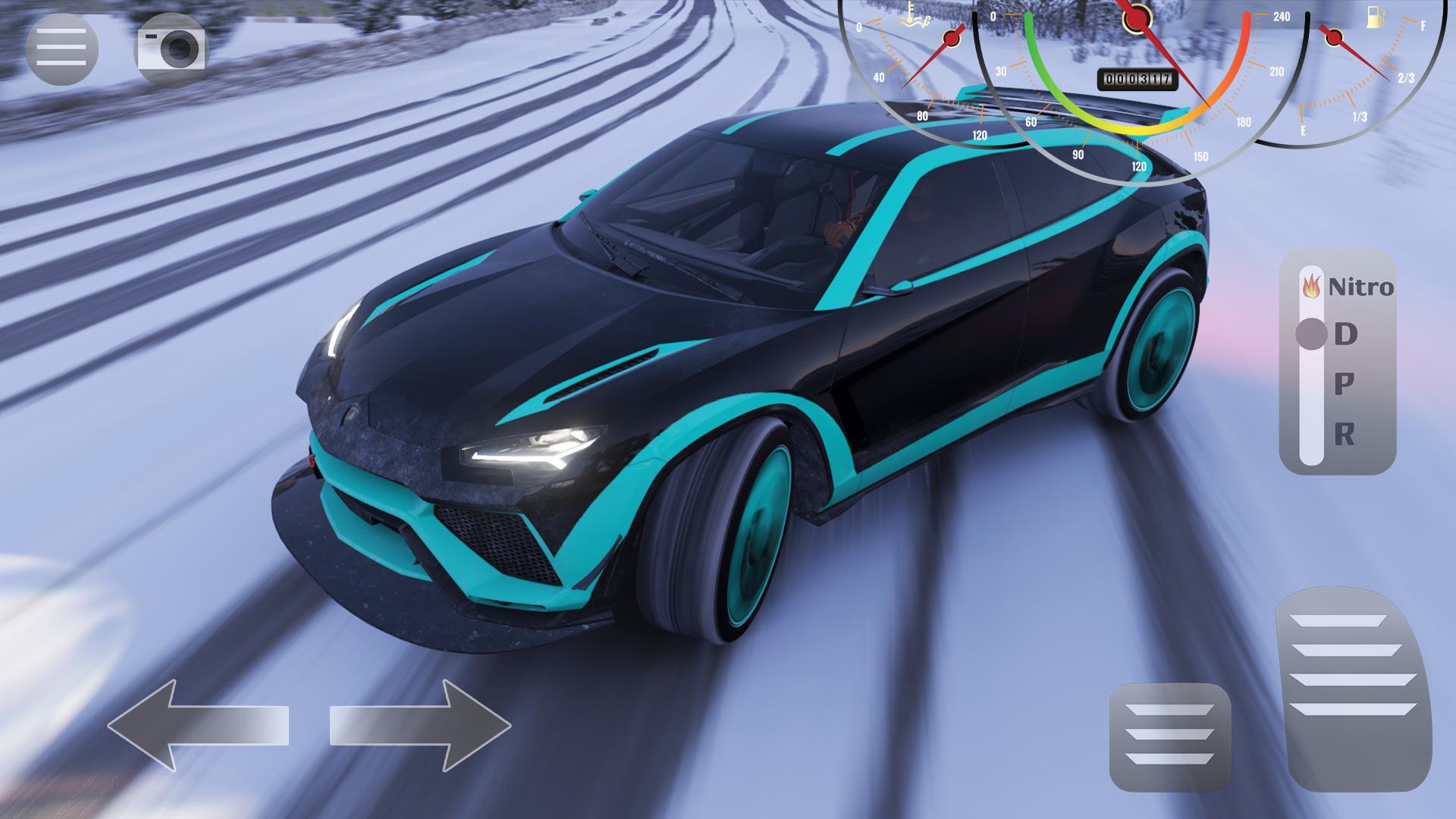Select D on the gear selector
Image resolution: width=1456 pixels, height=819 pixels.
pyautogui.click(x=1345, y=334)
